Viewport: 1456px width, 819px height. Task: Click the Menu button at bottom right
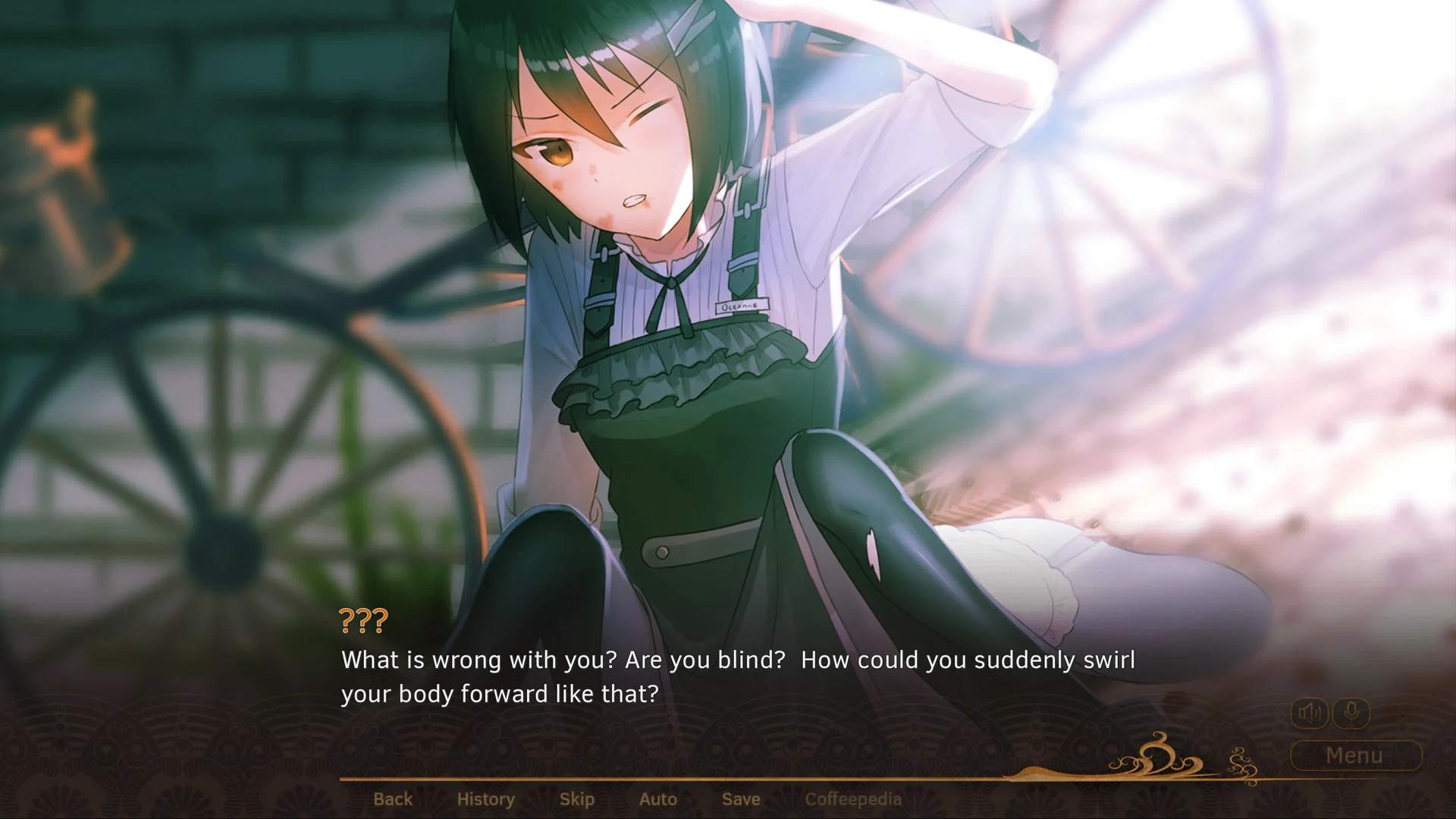coord(1354,755)
